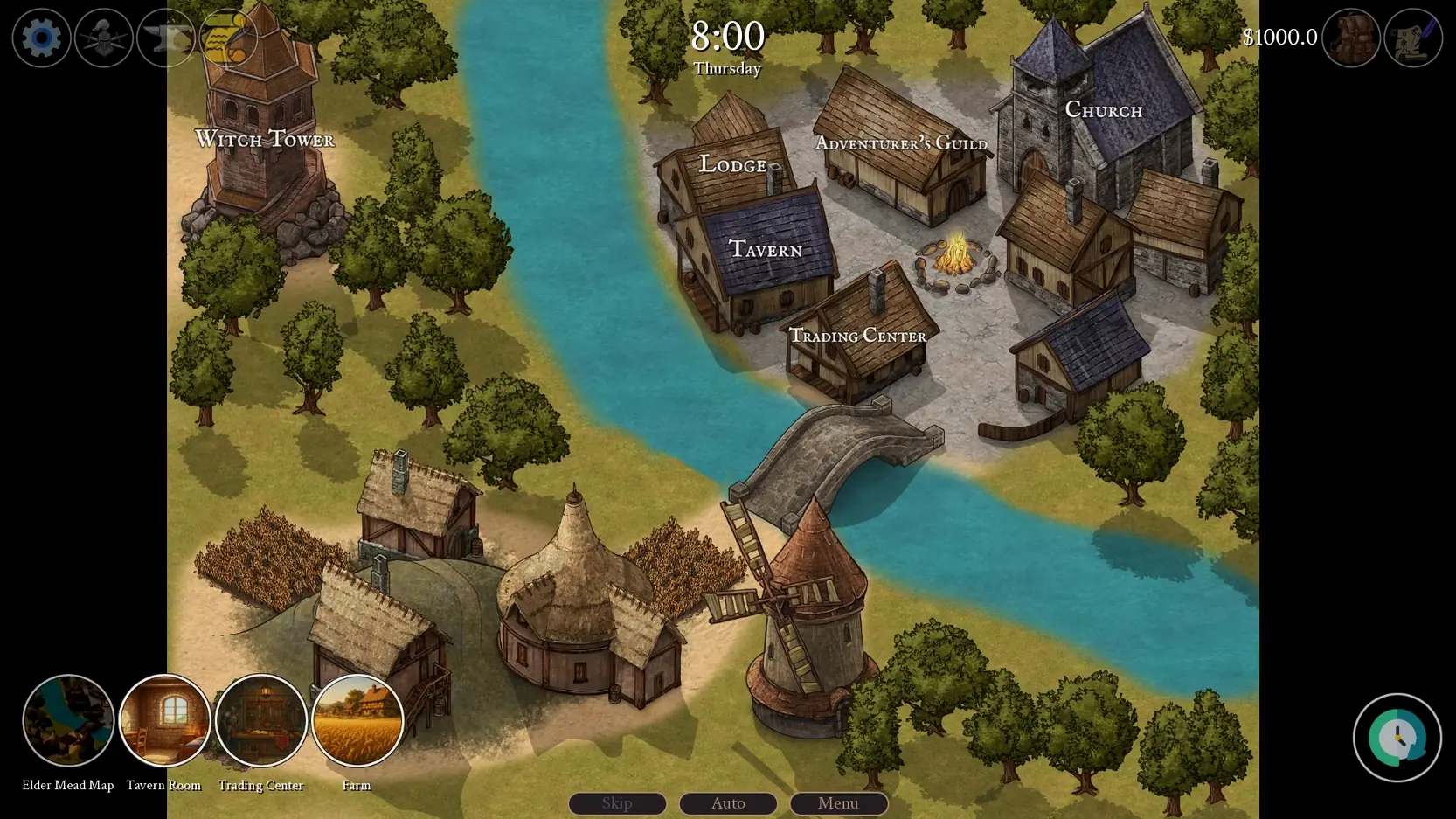Viewport: 1456px width, 819px height.
Task: Select the Church map label
Action: [x=1103, y=110]
